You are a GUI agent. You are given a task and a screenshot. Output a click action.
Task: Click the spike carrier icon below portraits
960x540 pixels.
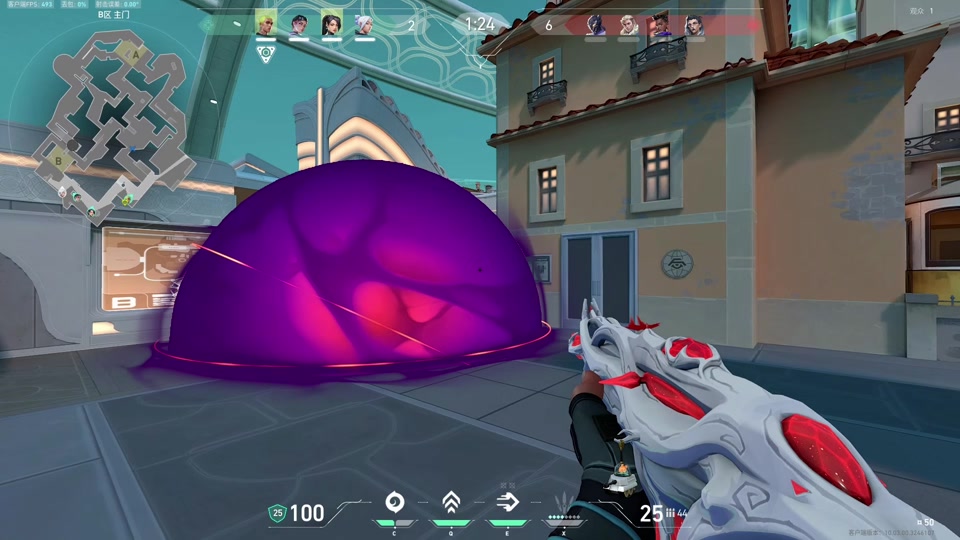pos(266,54)
